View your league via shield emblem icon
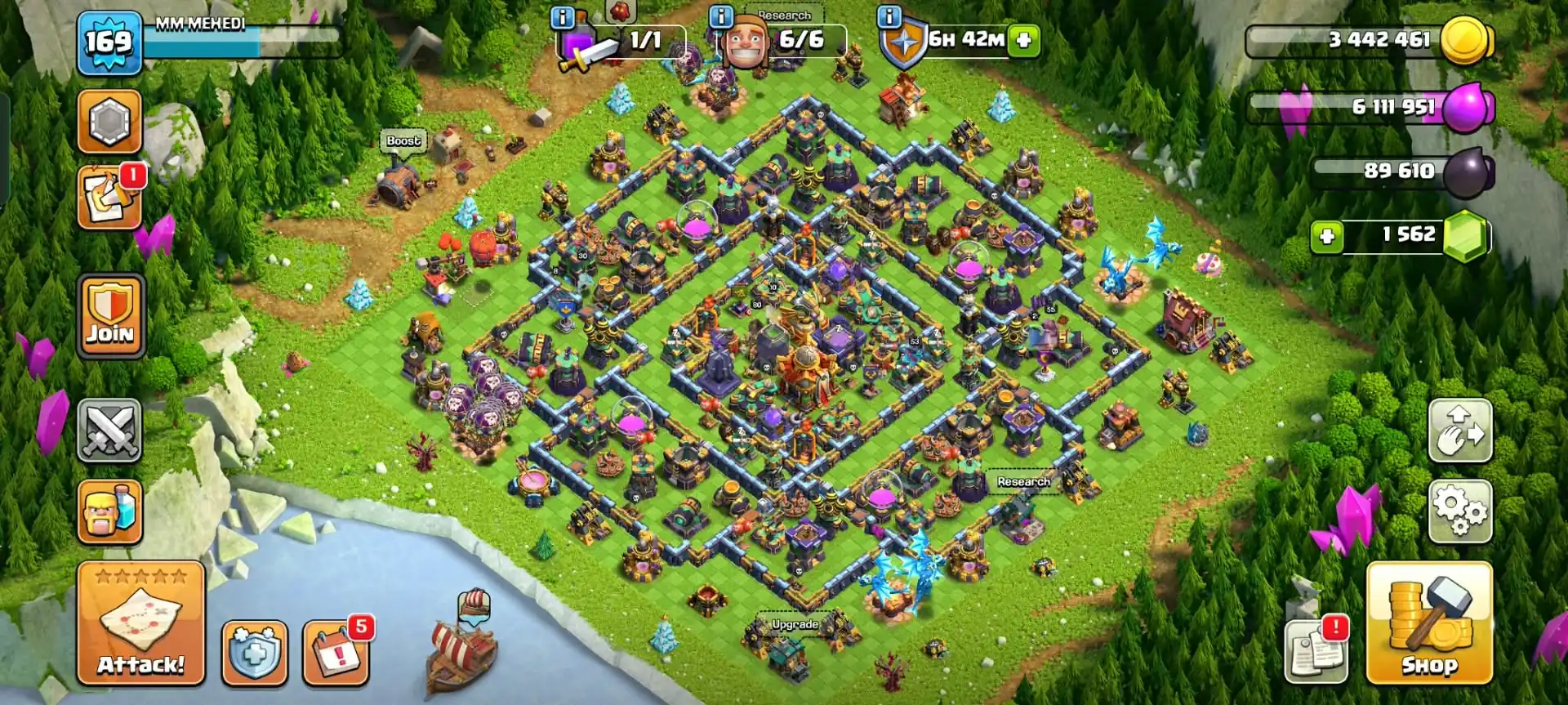The height and width of the screenshot is (705, 1568). (x=110, y=120)
